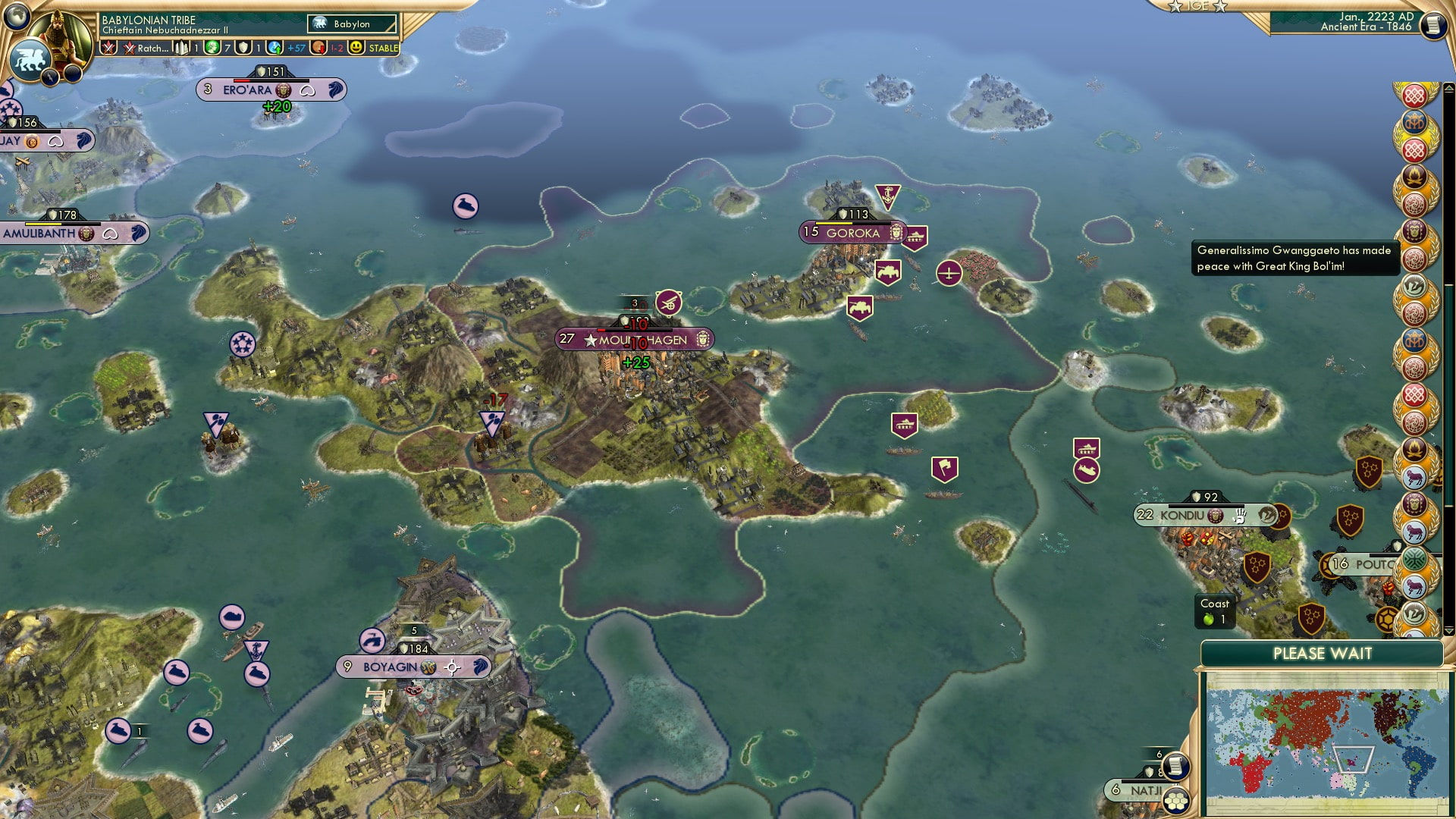The image size is (1456, 819).
Task: Click the hourglass turn icon top-right
Action: pyautogui.click(x=1432, y=24)
